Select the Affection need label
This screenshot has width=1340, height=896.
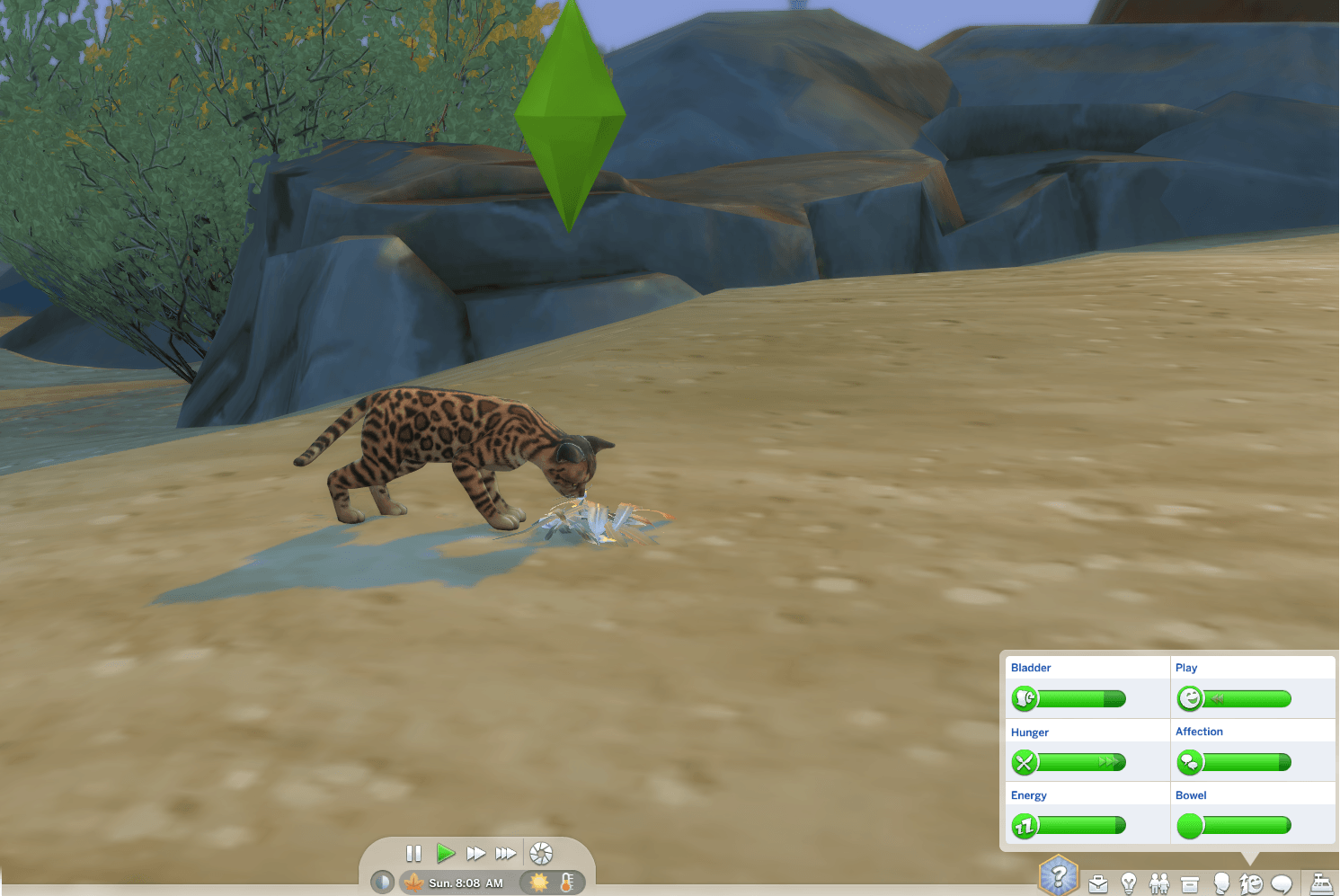pyautogui.click(x=1199, y=731)
